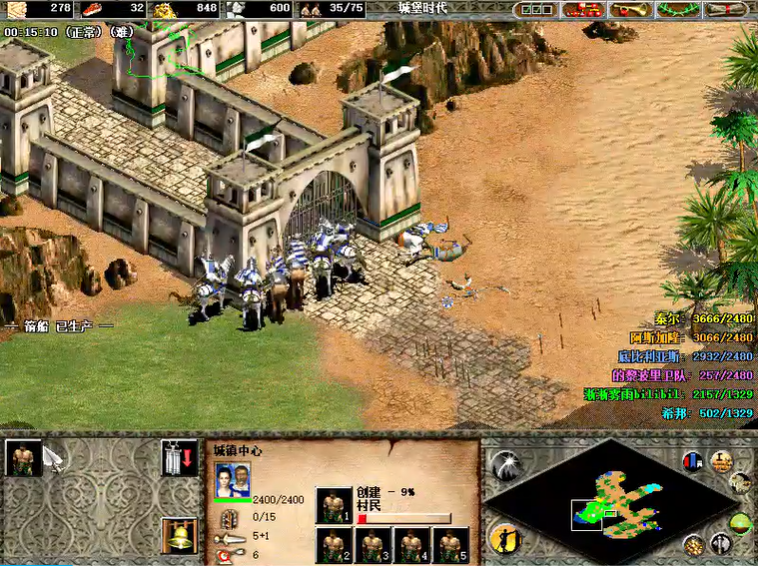758x566 pixels.
Task: Cancel the queued villager numbered 3
Action: pyautogui.click(x=372, y=545)
